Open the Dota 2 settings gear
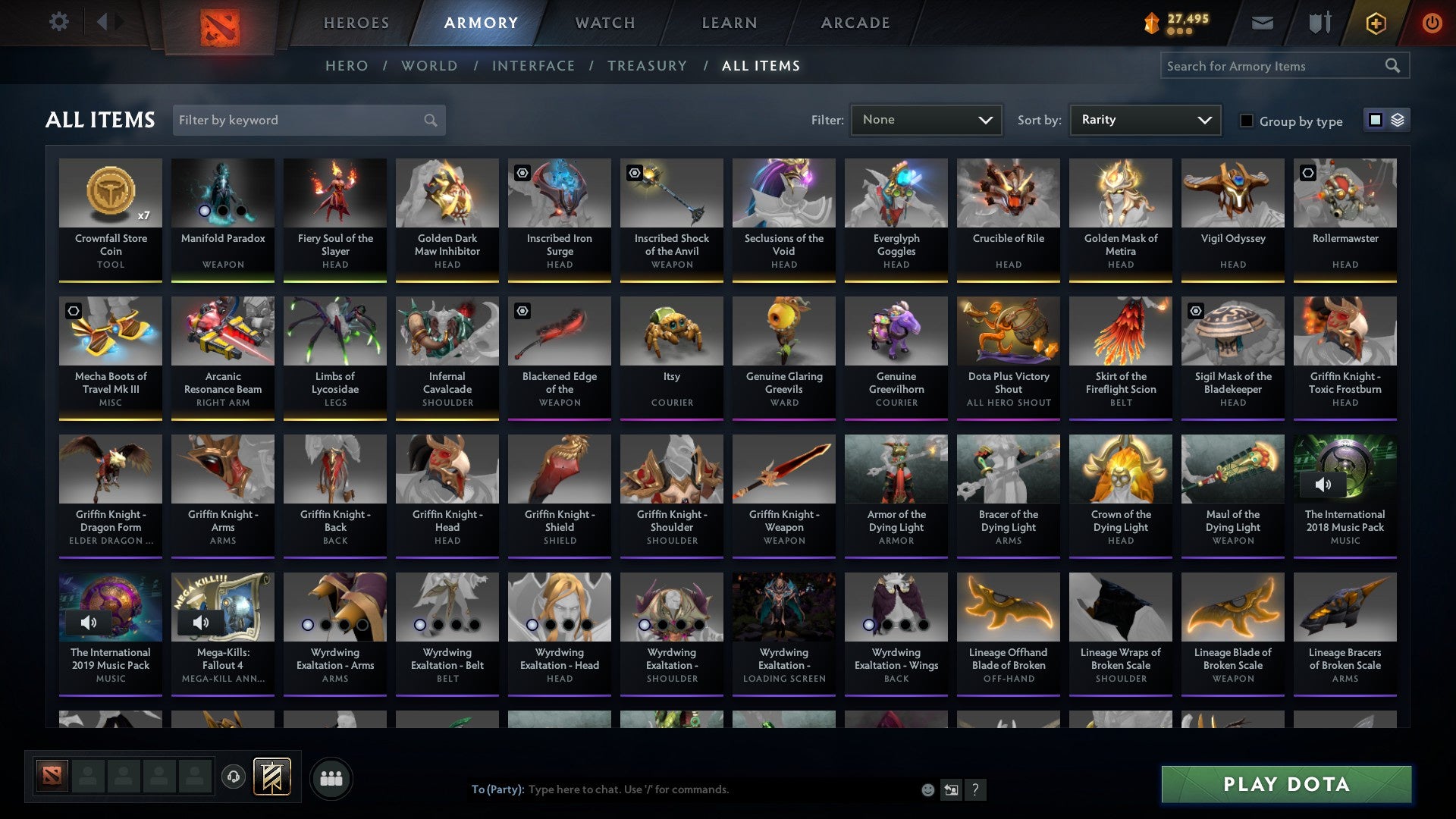The height and width of the screenshot is (819, 1456). 58,22
